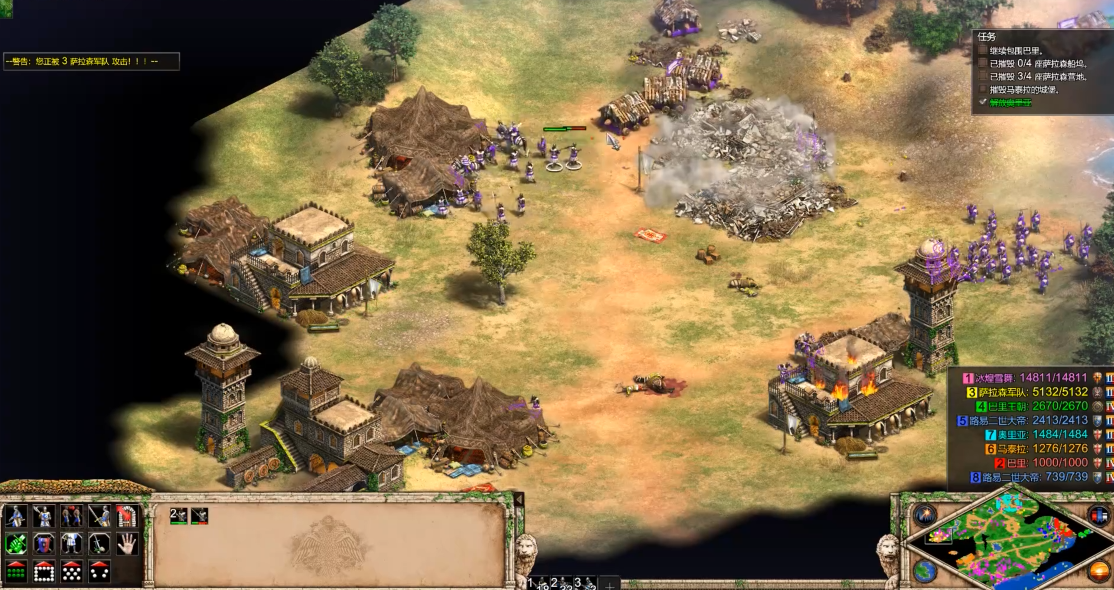The width and height of the screenshot is (1114, 590).
Task: Open the globe minimap mode button
Action: pos(924,571)
